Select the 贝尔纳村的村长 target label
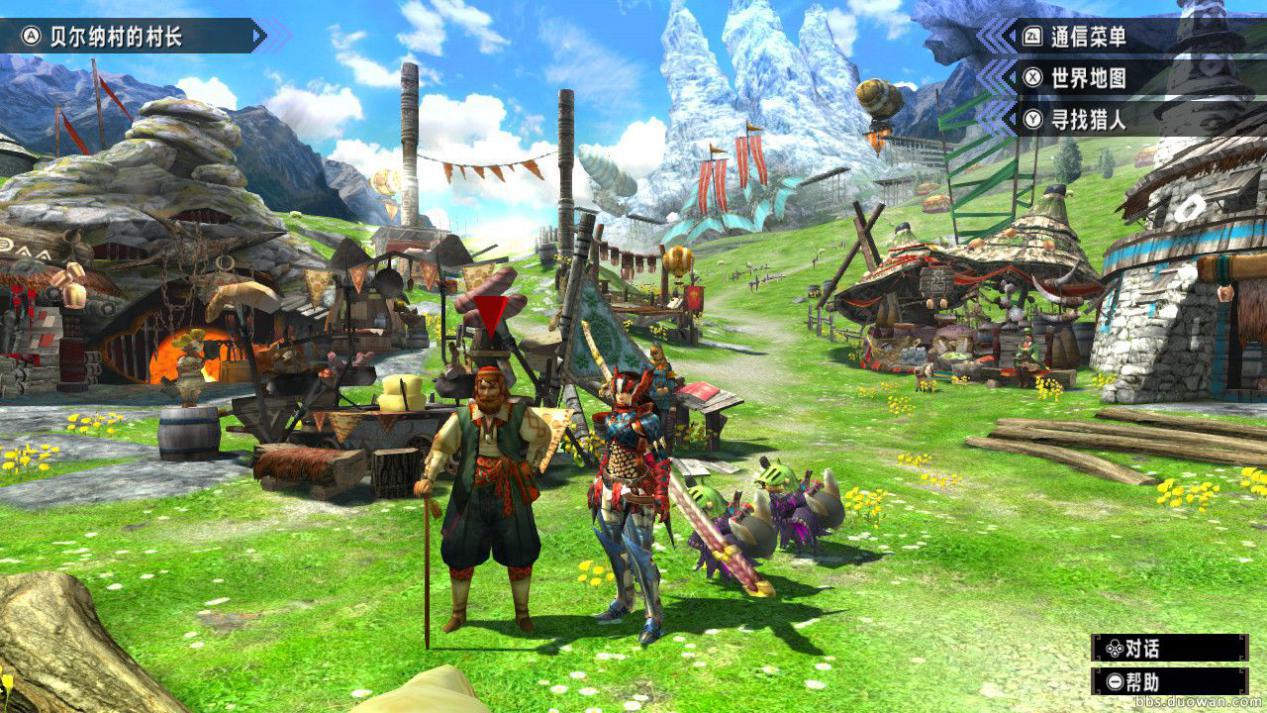Viewport: 1267px width, 713px height. (x=117, y=37)
